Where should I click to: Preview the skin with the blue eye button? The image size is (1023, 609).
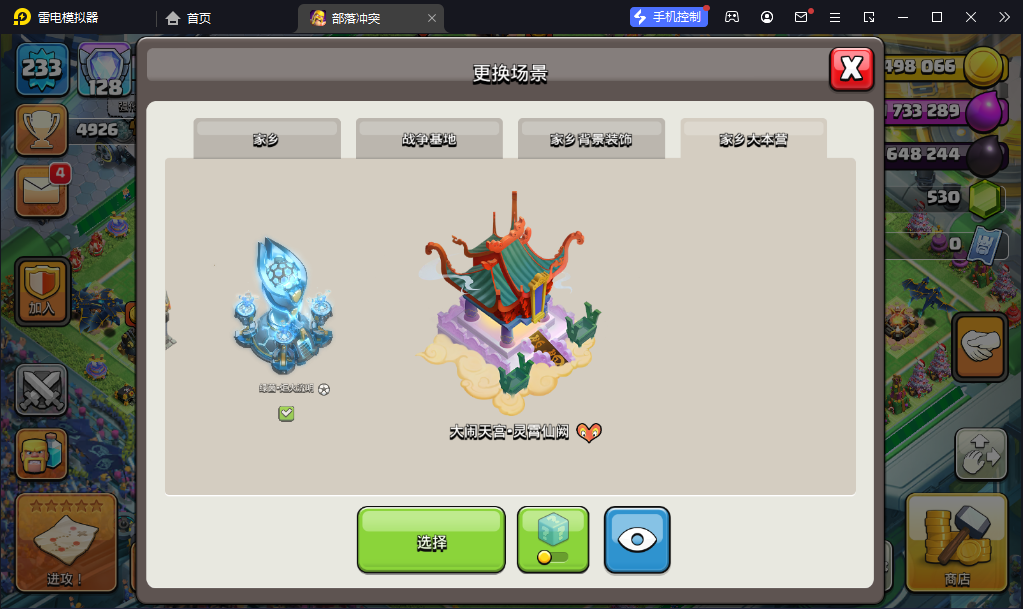637,541
